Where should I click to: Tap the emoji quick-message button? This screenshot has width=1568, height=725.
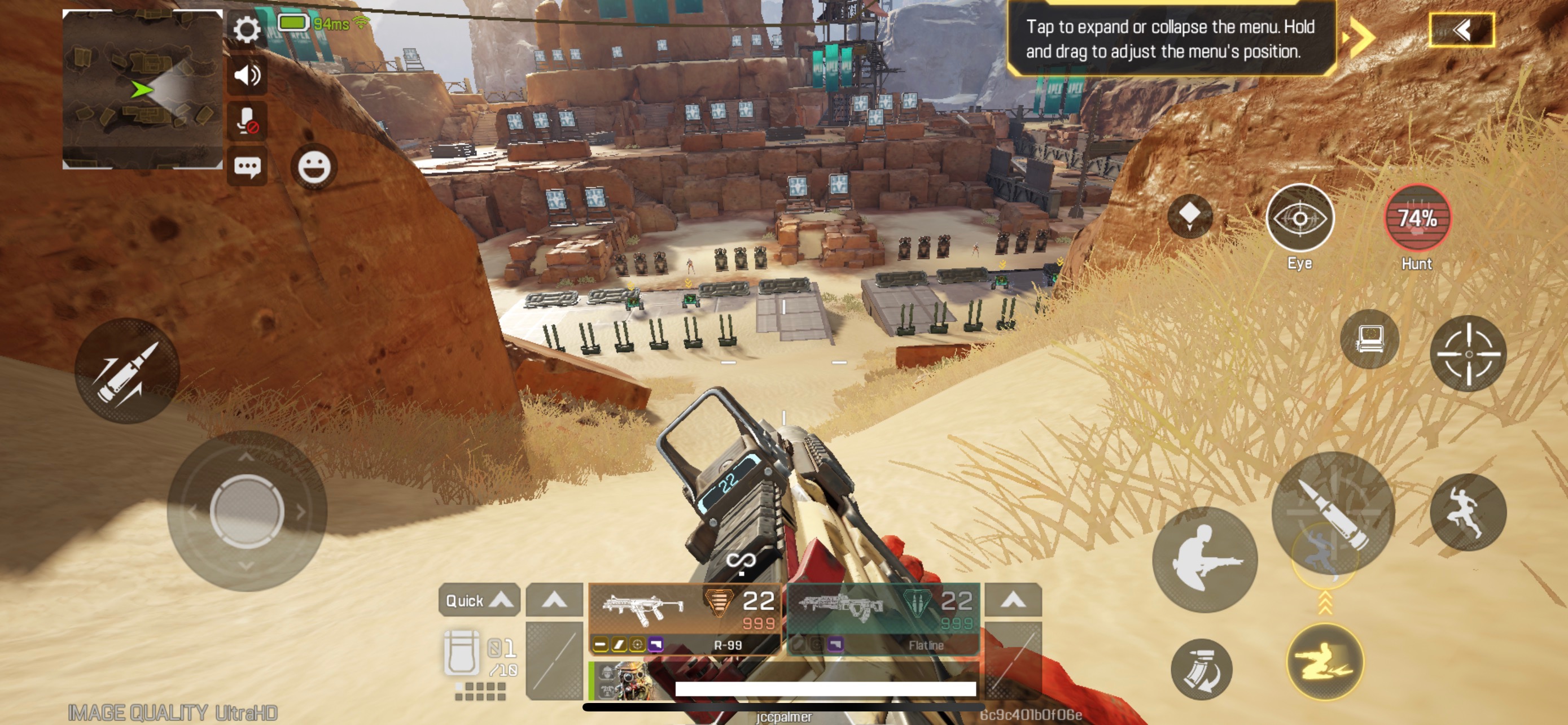tap(315, 166)
